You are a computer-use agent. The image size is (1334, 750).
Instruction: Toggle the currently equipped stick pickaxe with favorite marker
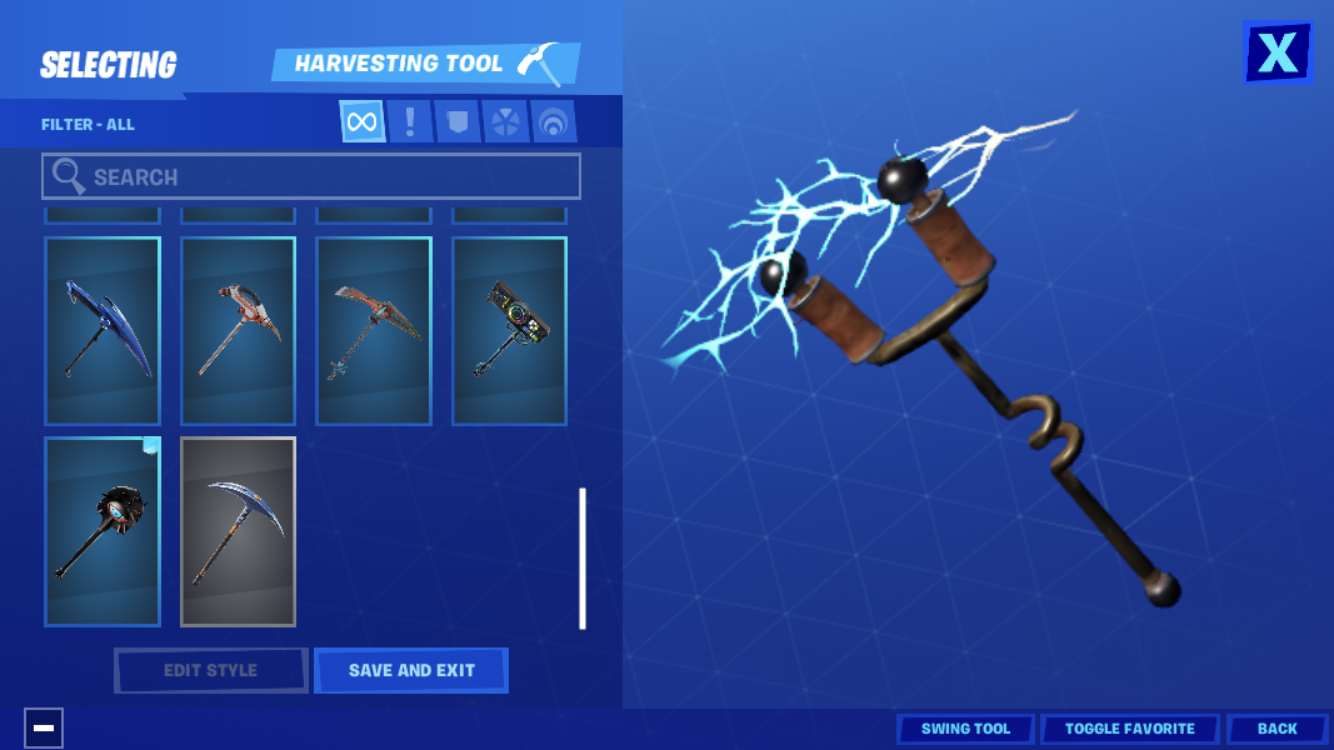pos(102,530)
